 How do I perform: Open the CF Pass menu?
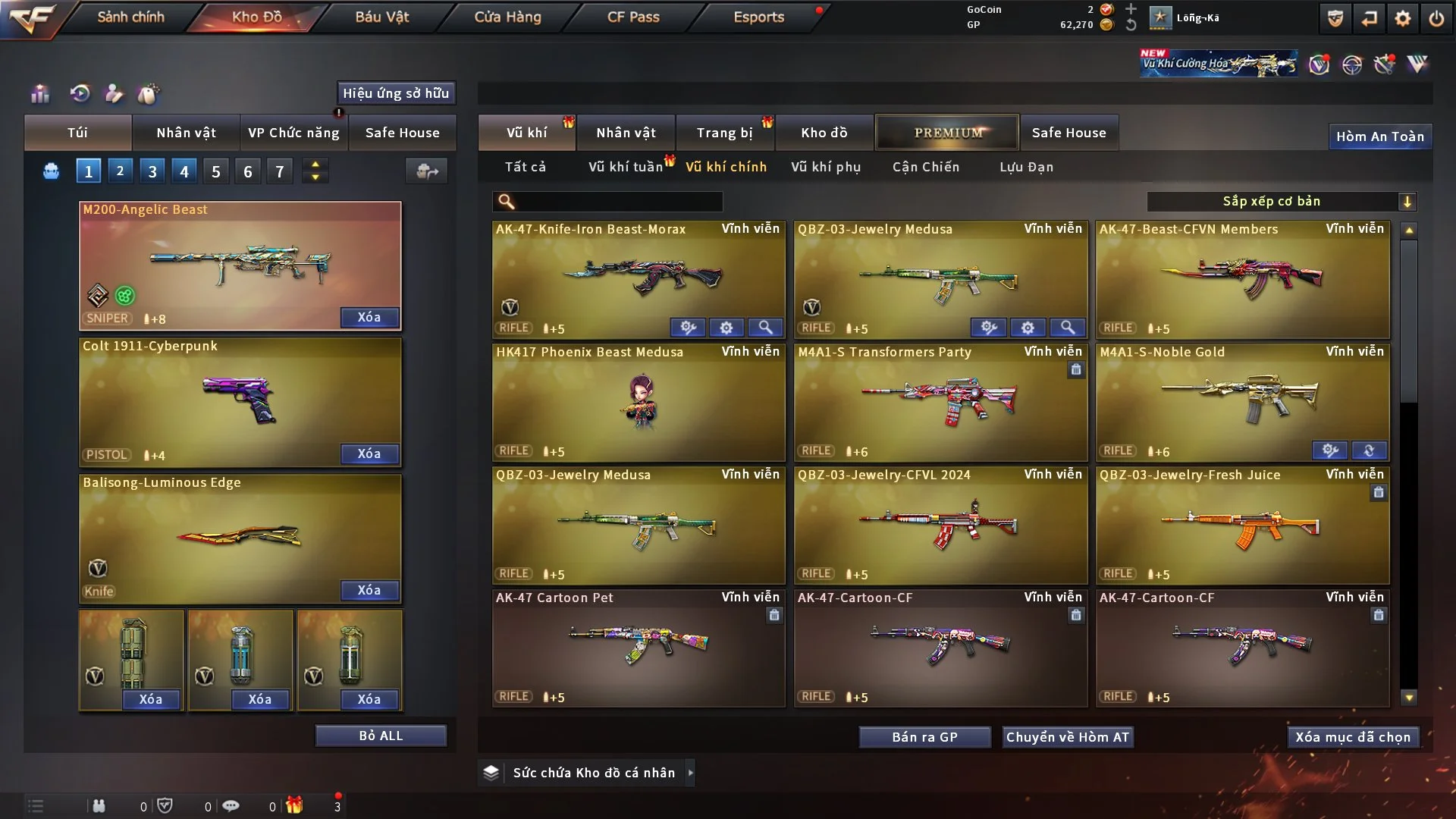tap(633, 17)
